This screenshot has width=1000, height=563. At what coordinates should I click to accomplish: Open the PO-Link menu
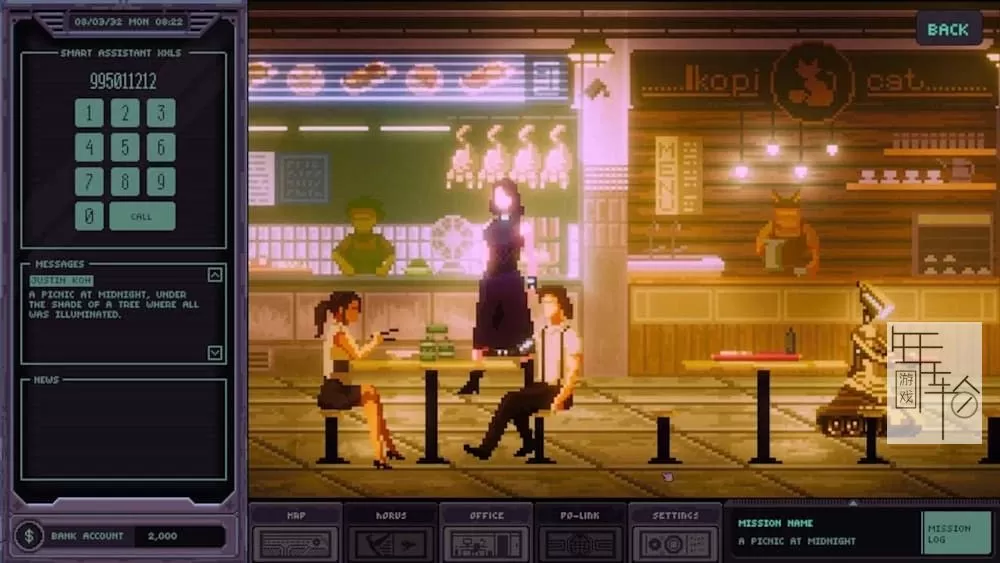(581, 532)
